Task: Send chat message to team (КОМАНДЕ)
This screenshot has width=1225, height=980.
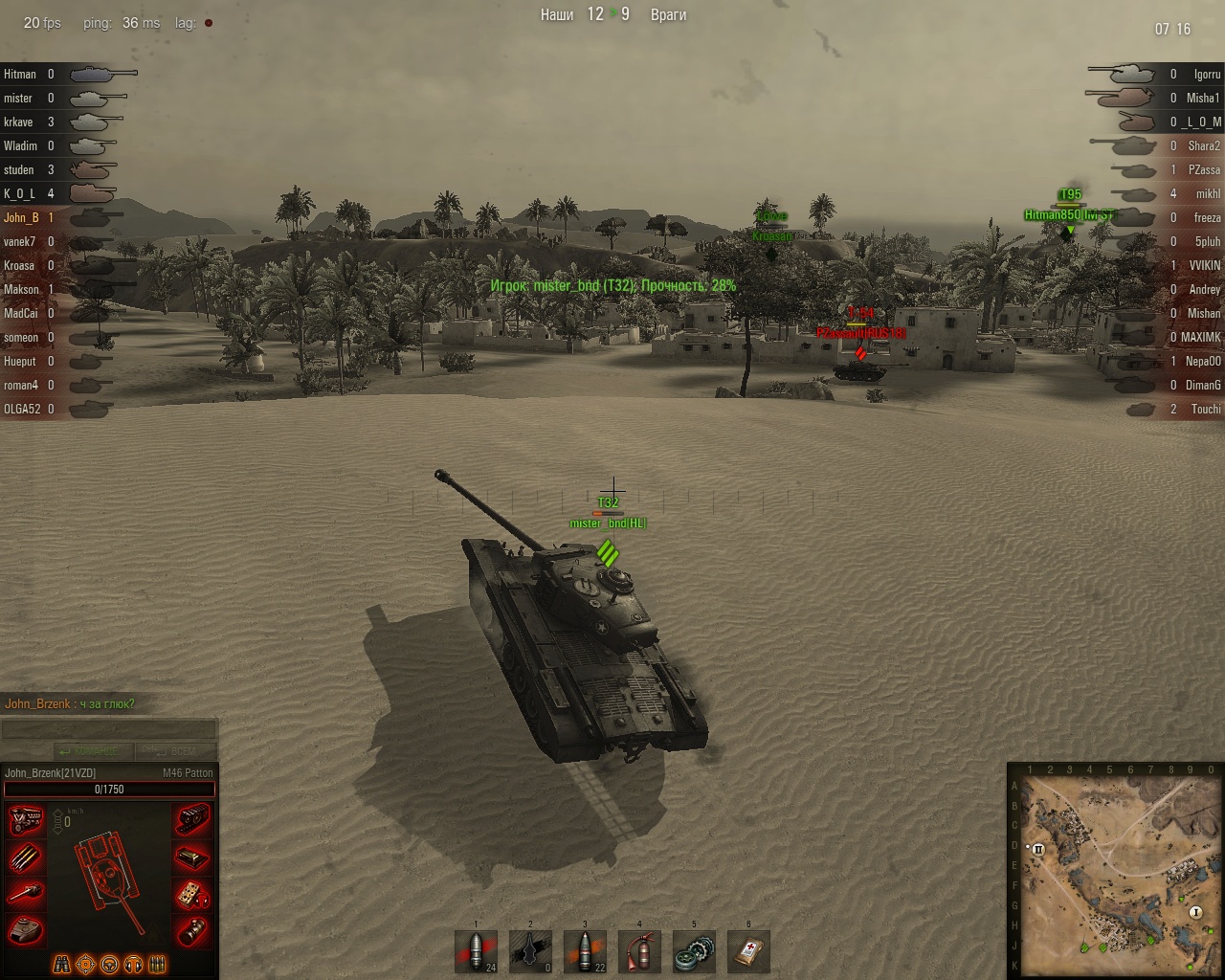Action: (x=94, y=751)
